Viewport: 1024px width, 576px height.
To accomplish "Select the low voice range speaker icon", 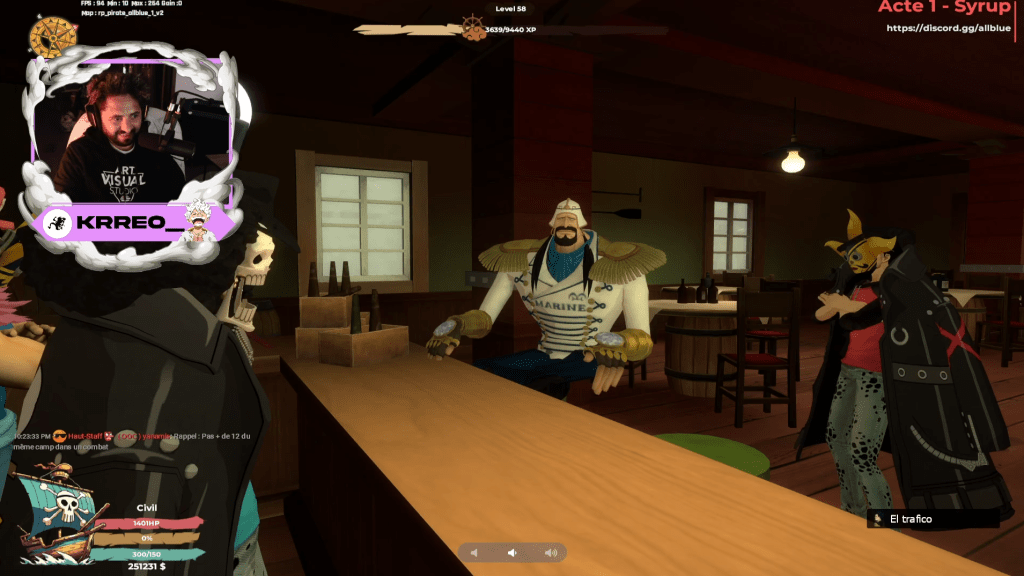I will coord(475,552).
